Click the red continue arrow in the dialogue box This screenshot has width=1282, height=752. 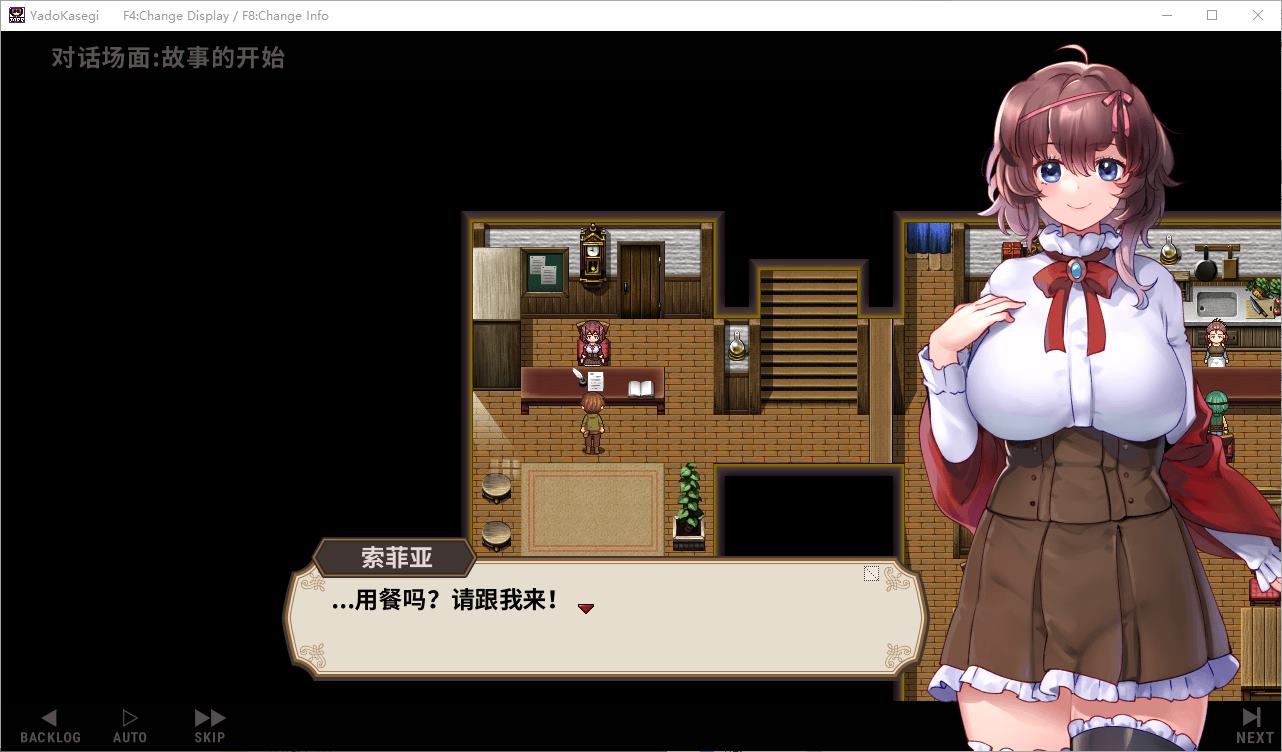coord(586,607)
